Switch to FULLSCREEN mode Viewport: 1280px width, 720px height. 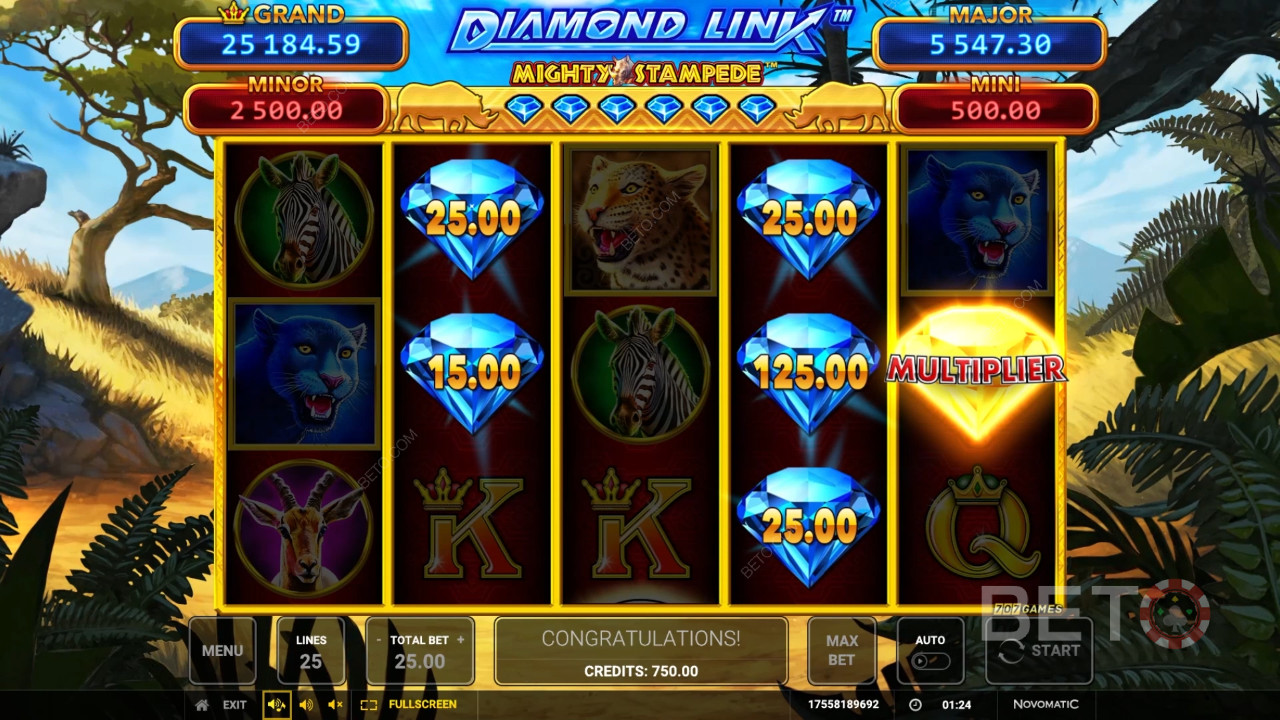[410, 705]
